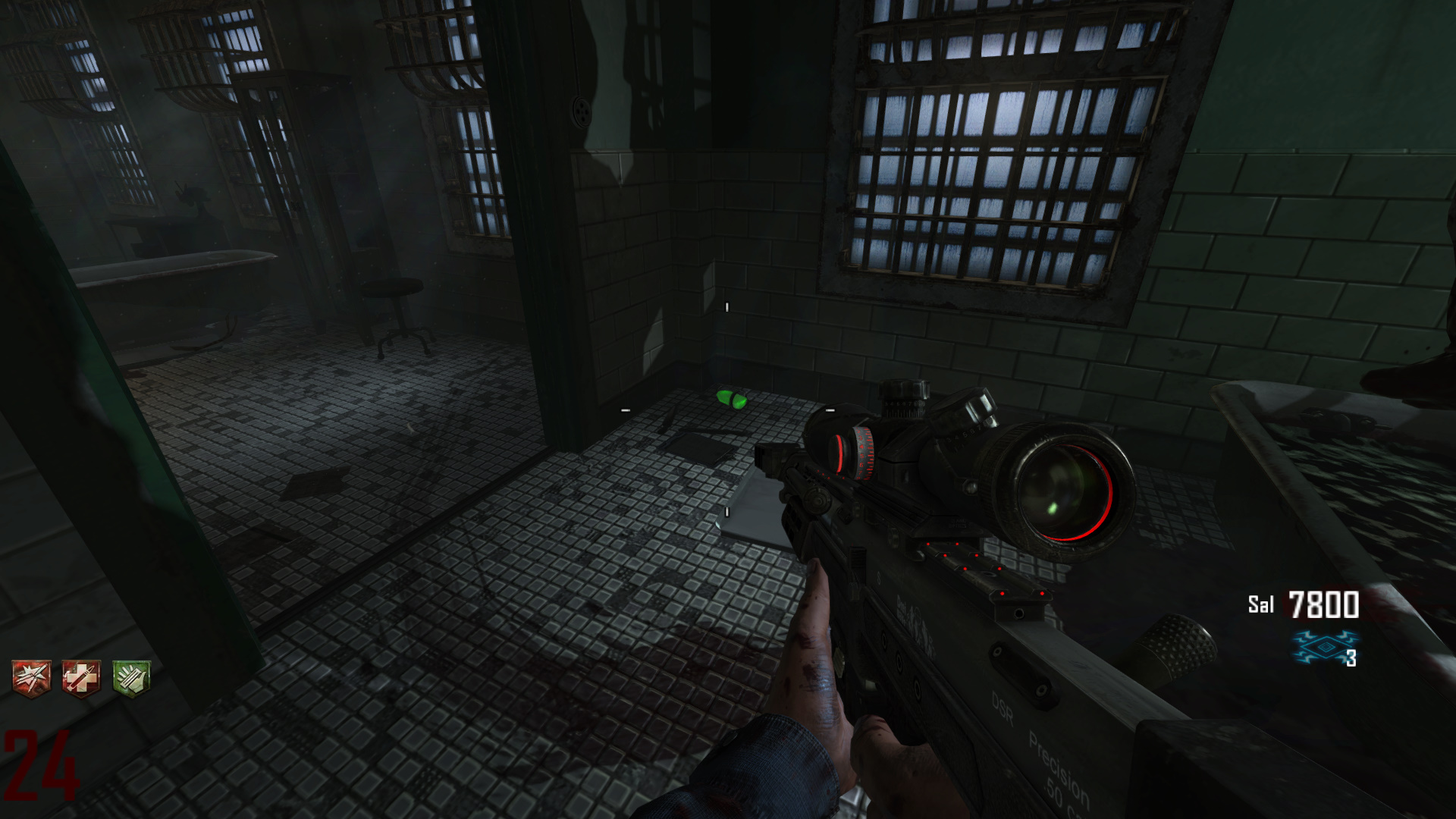Click the Double Tap perk icon
The image size is (1456, 819).
[x=32, y=677]
